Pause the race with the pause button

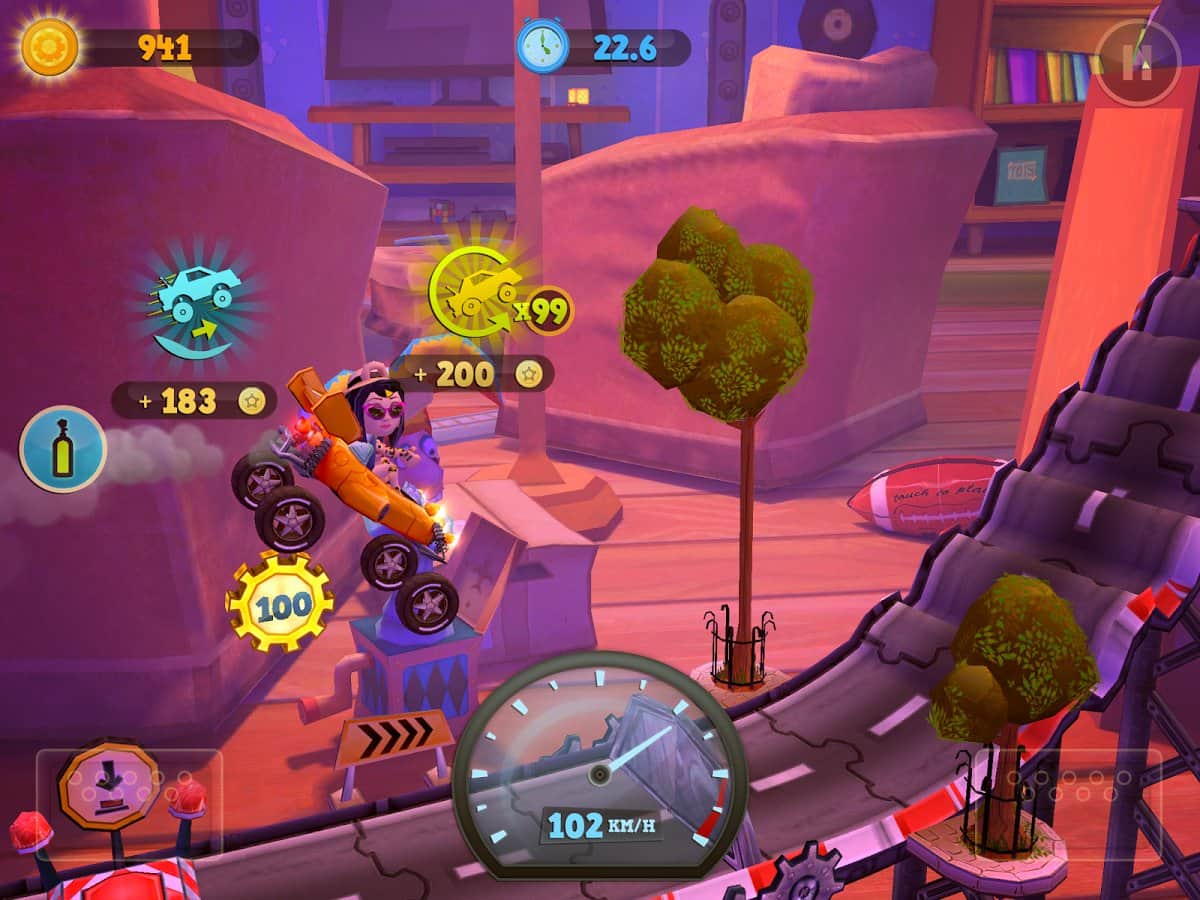point(1137,63)
